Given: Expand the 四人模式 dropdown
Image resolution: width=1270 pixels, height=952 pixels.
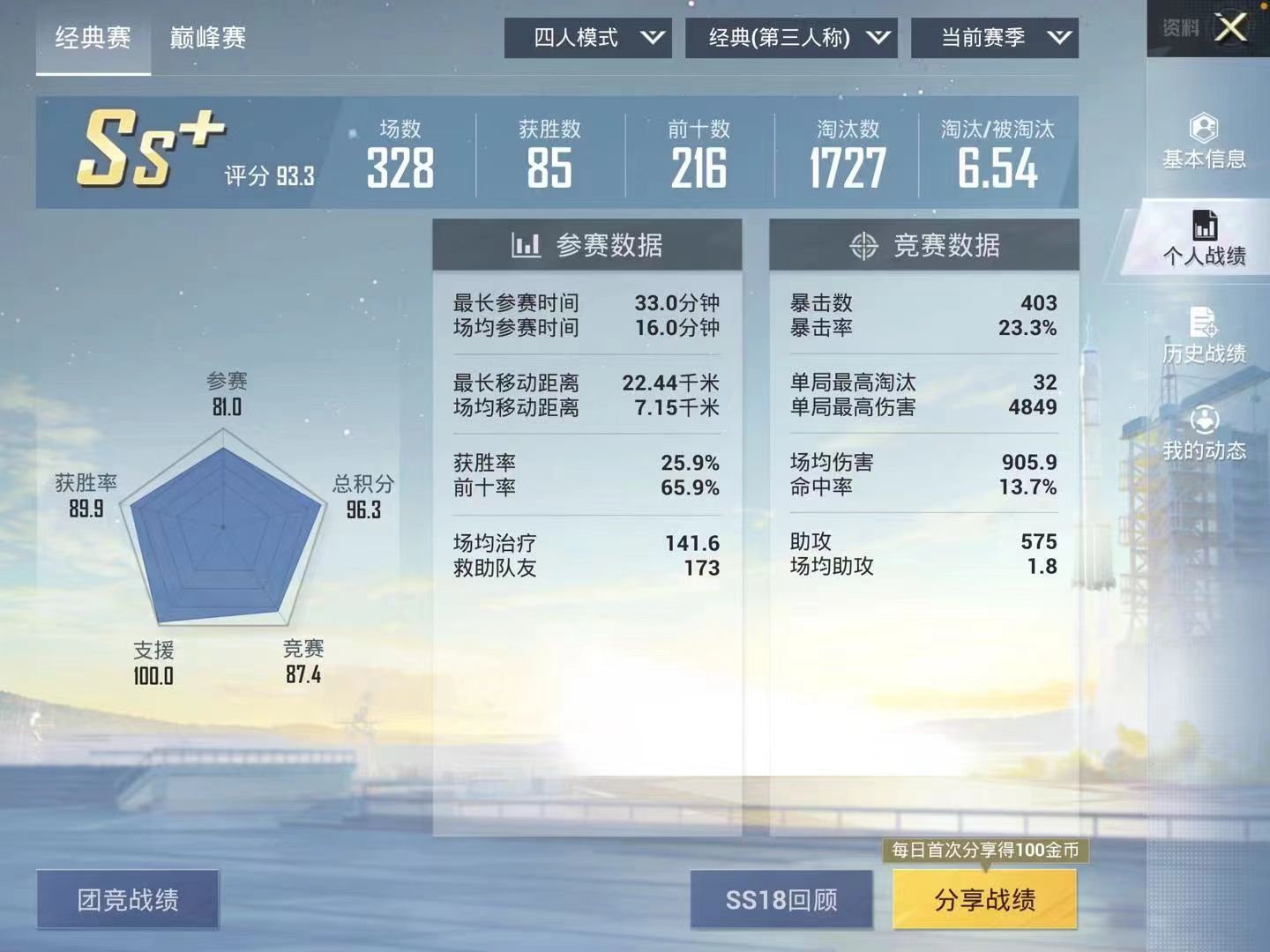Looking at the screenshot, I should [x=588, y=38].
